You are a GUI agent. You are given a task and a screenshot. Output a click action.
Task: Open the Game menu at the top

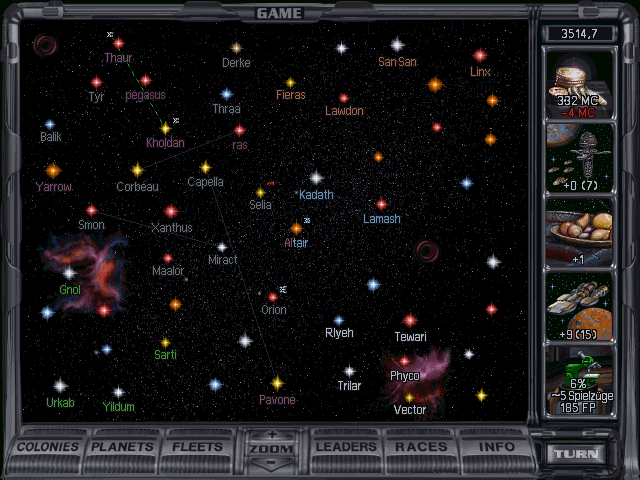point(279,13)
